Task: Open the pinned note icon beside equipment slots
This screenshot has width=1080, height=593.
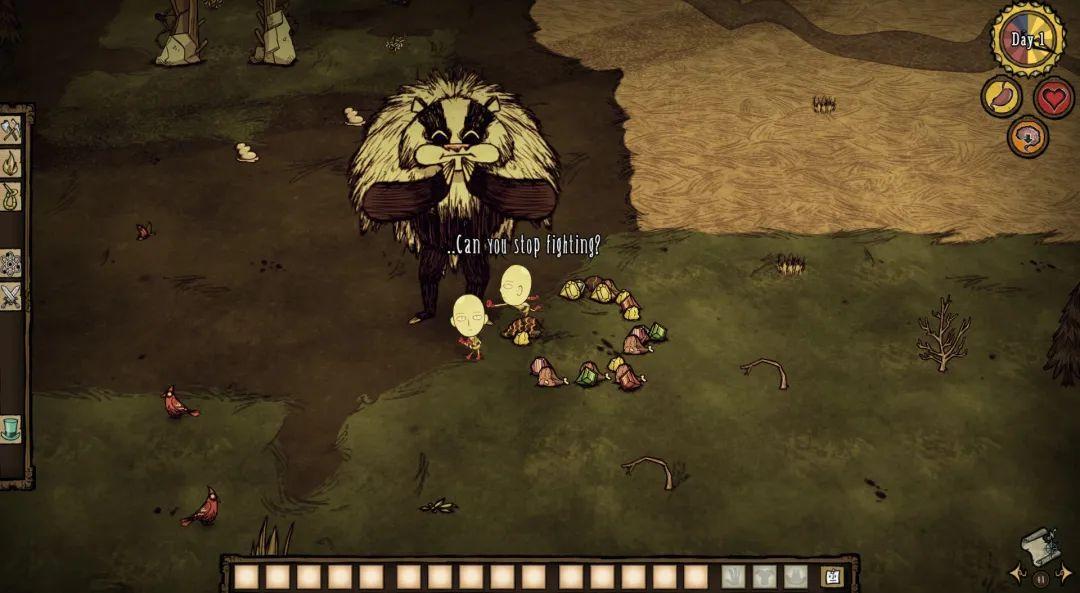Action: [x=831, y=577]
